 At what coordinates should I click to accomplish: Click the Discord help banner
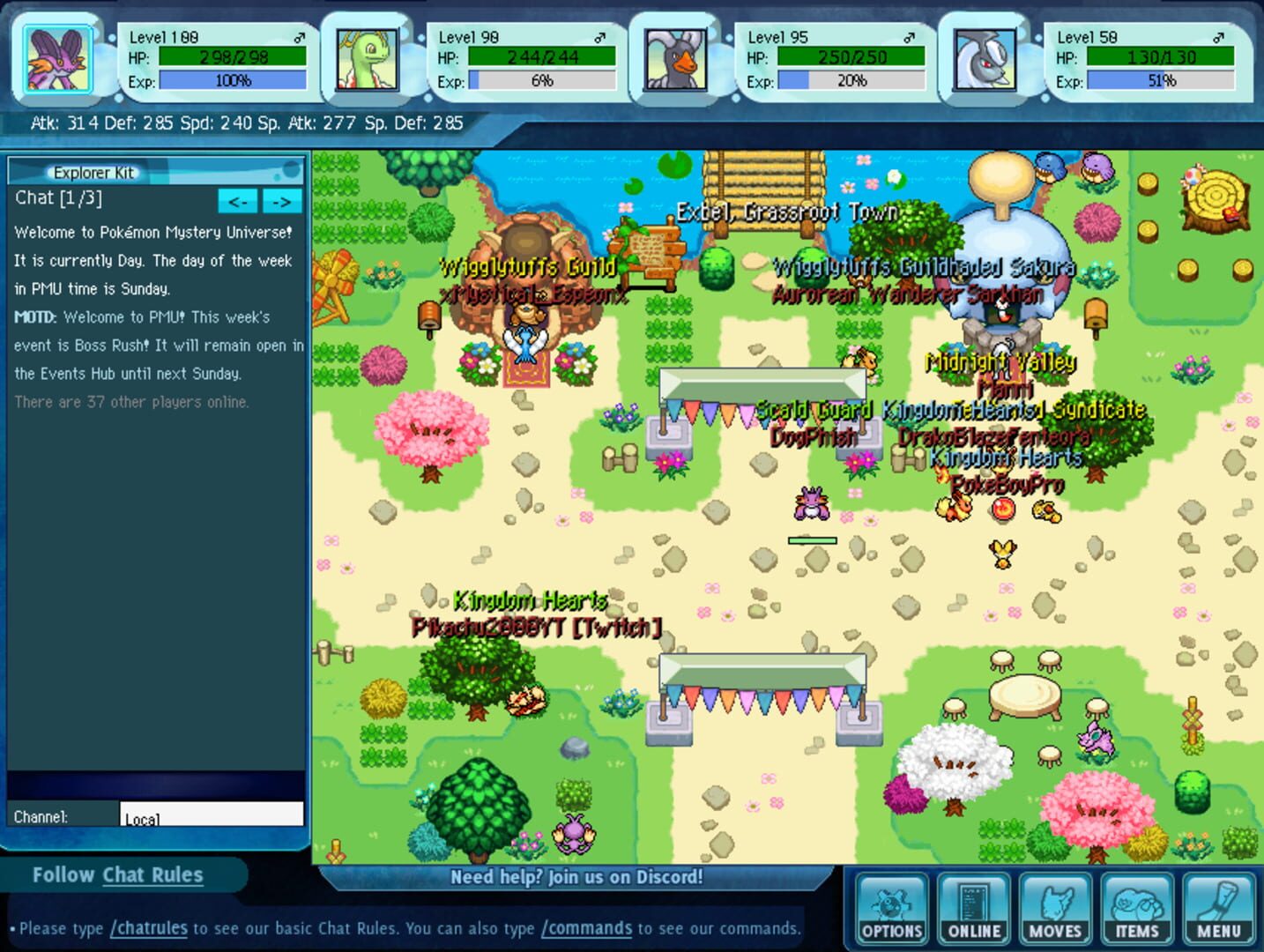click(576, 877)
